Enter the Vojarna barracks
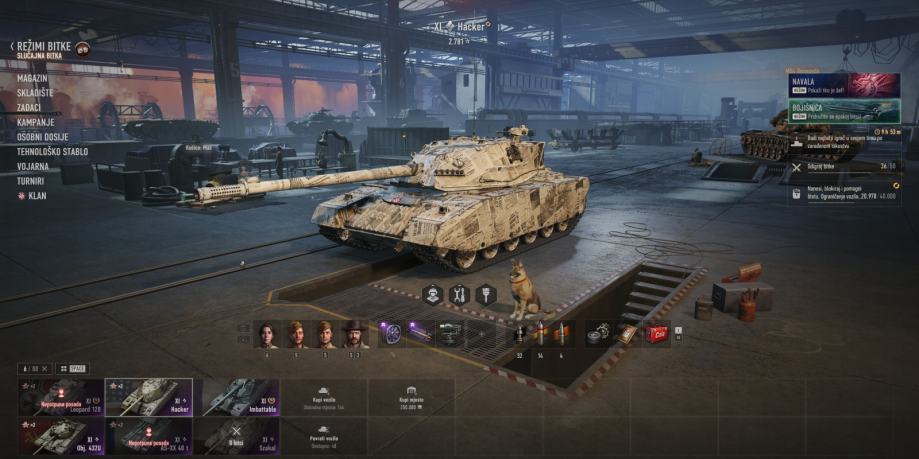The width and height of the screenshot is (919, 459). (33, 166)
